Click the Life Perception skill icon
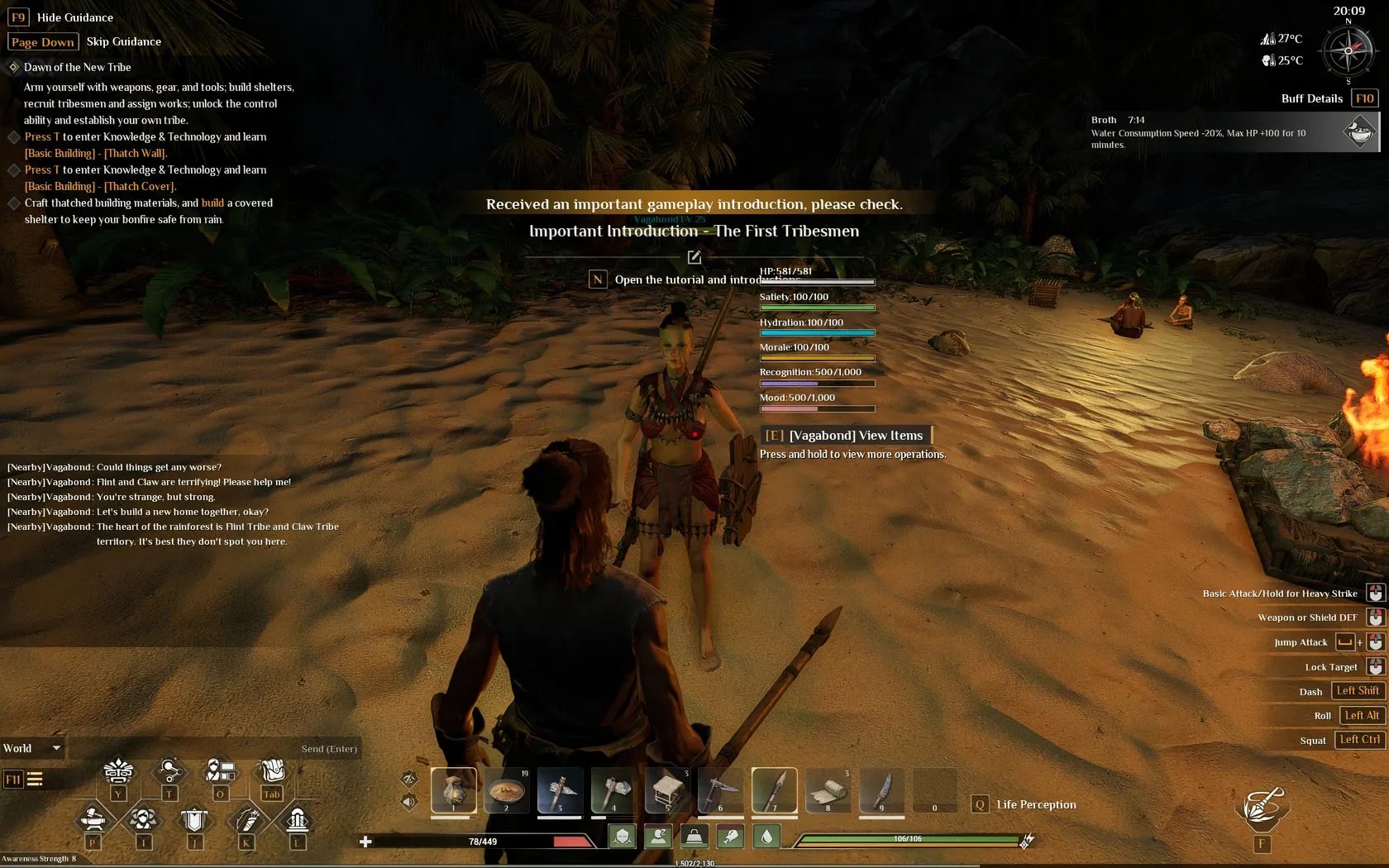 click(x=981, y=804)
